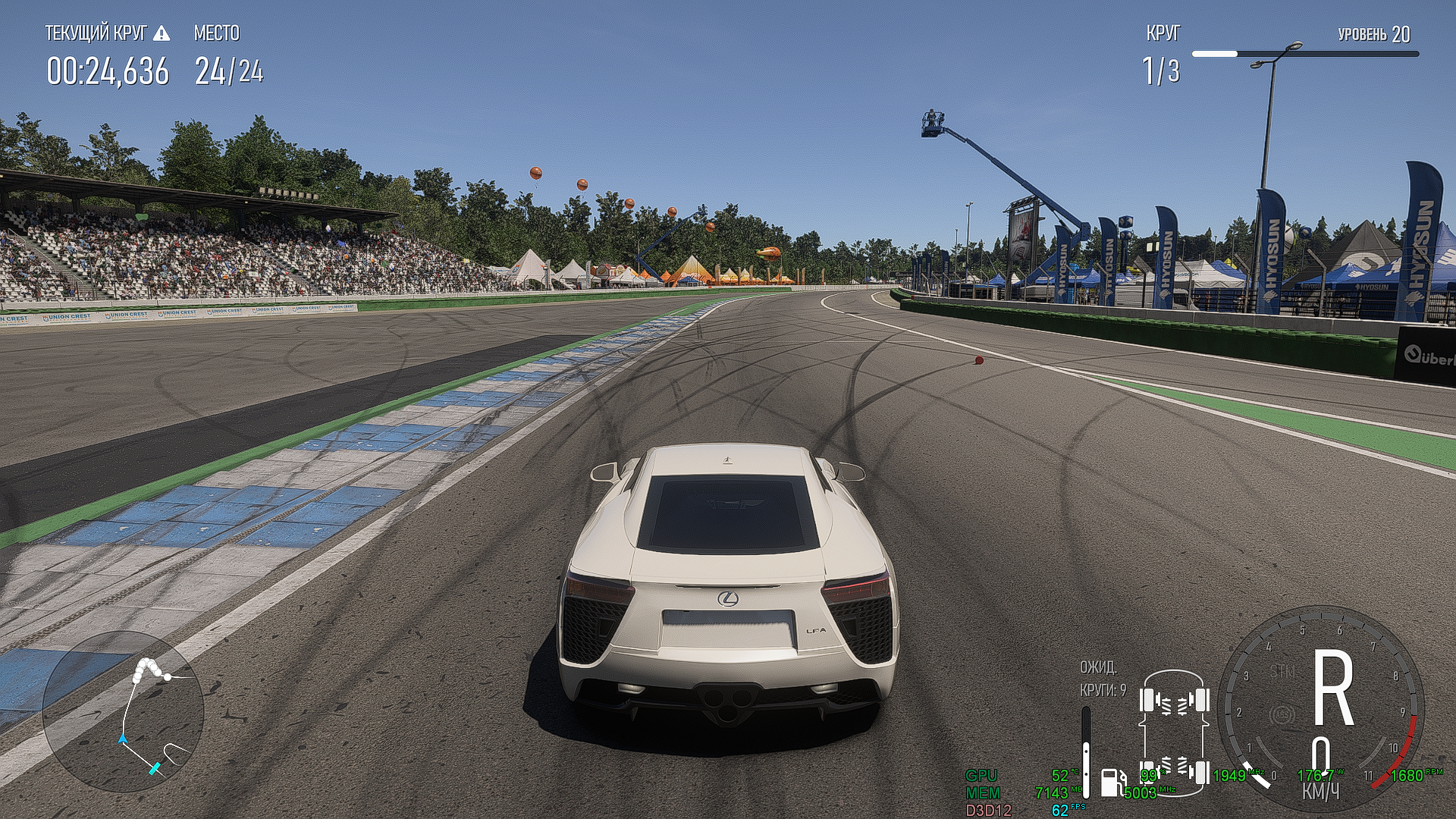Click the circular track minimap
This screenshot has height=819, width=1456.
(123, 711)
